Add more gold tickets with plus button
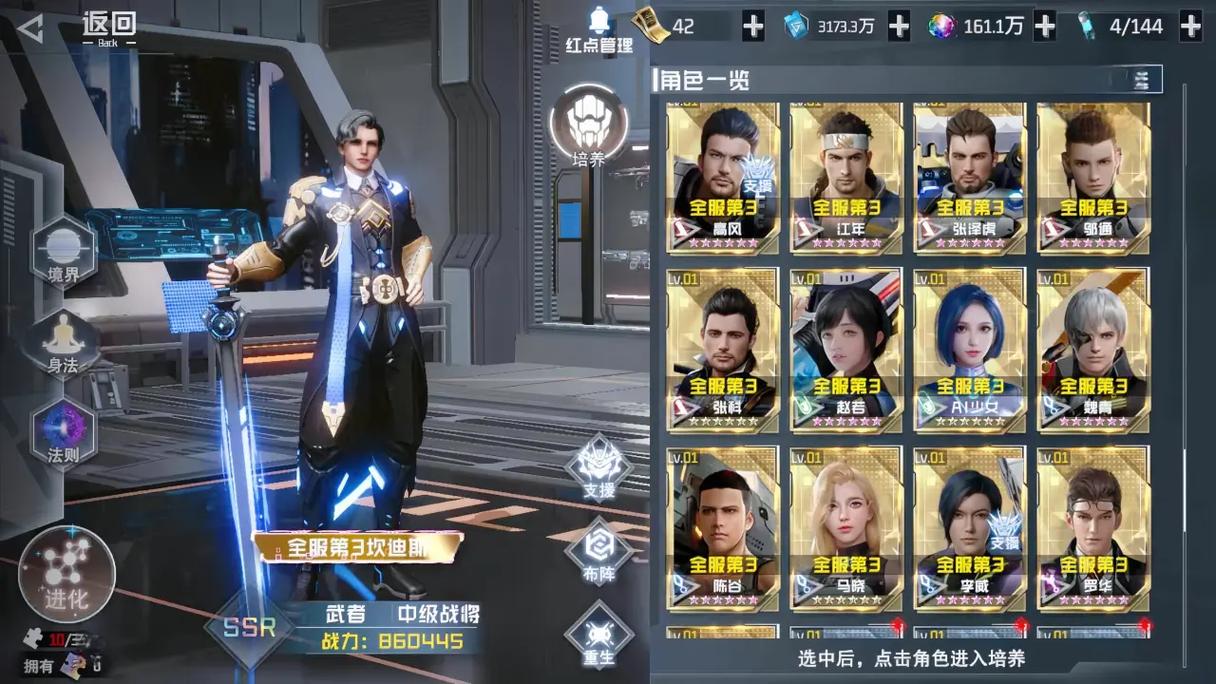1216x684 pixels. (753, 27)
